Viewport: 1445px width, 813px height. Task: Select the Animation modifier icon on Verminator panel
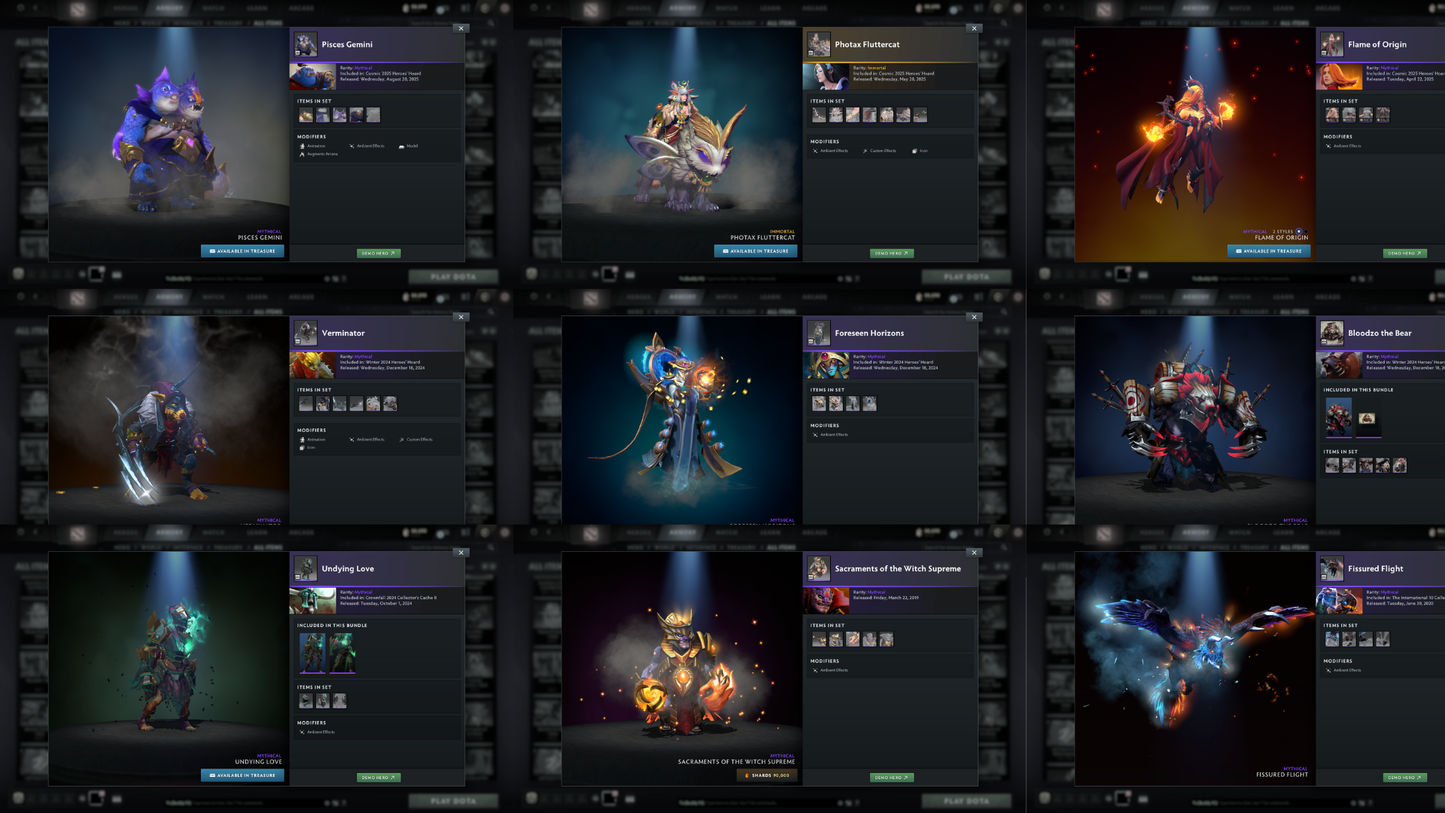click(x=302, y=440)
